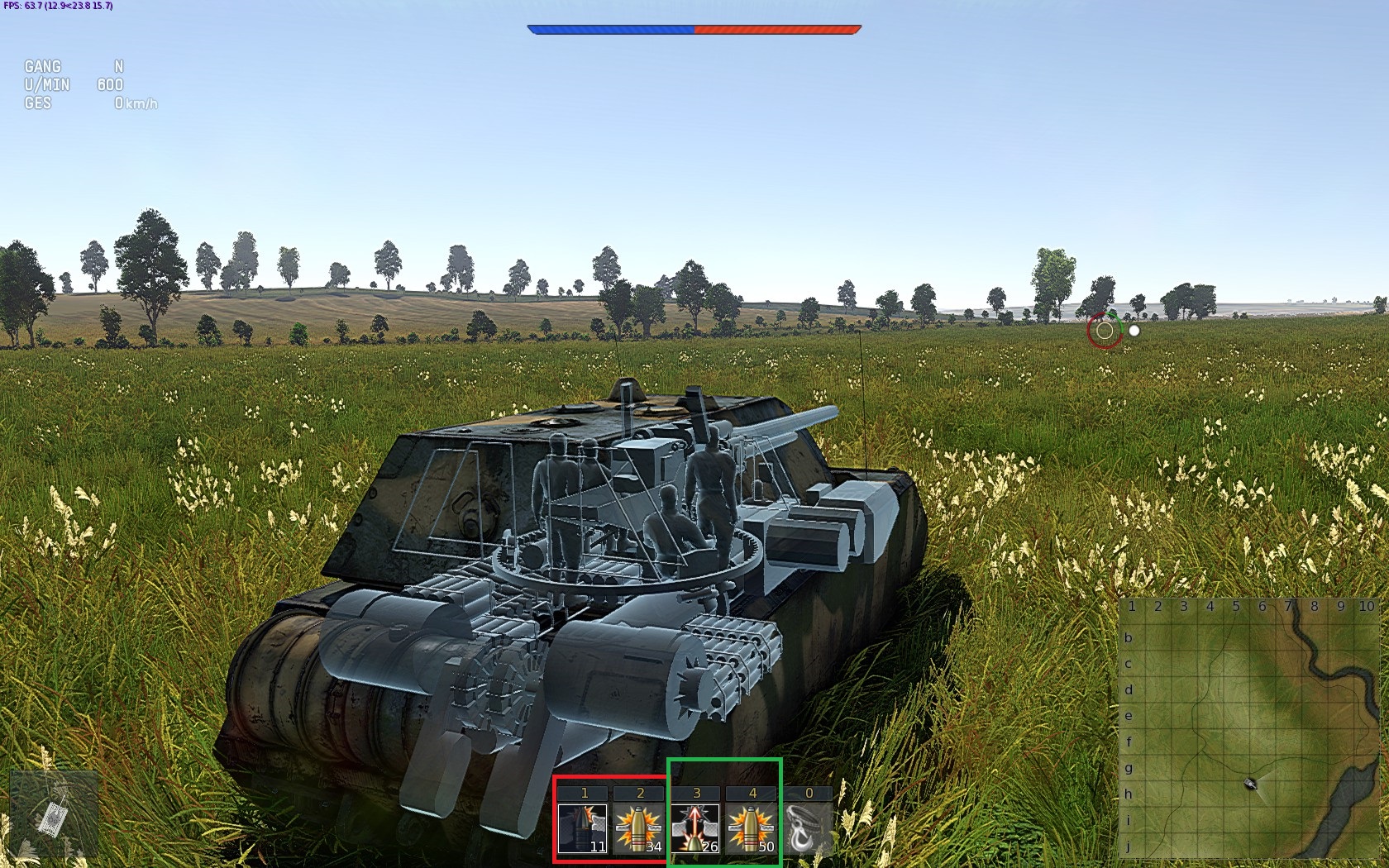1389x868 pixels.
Task: Click the ammo count '34' on the second shell
Action: click(652, 848)
